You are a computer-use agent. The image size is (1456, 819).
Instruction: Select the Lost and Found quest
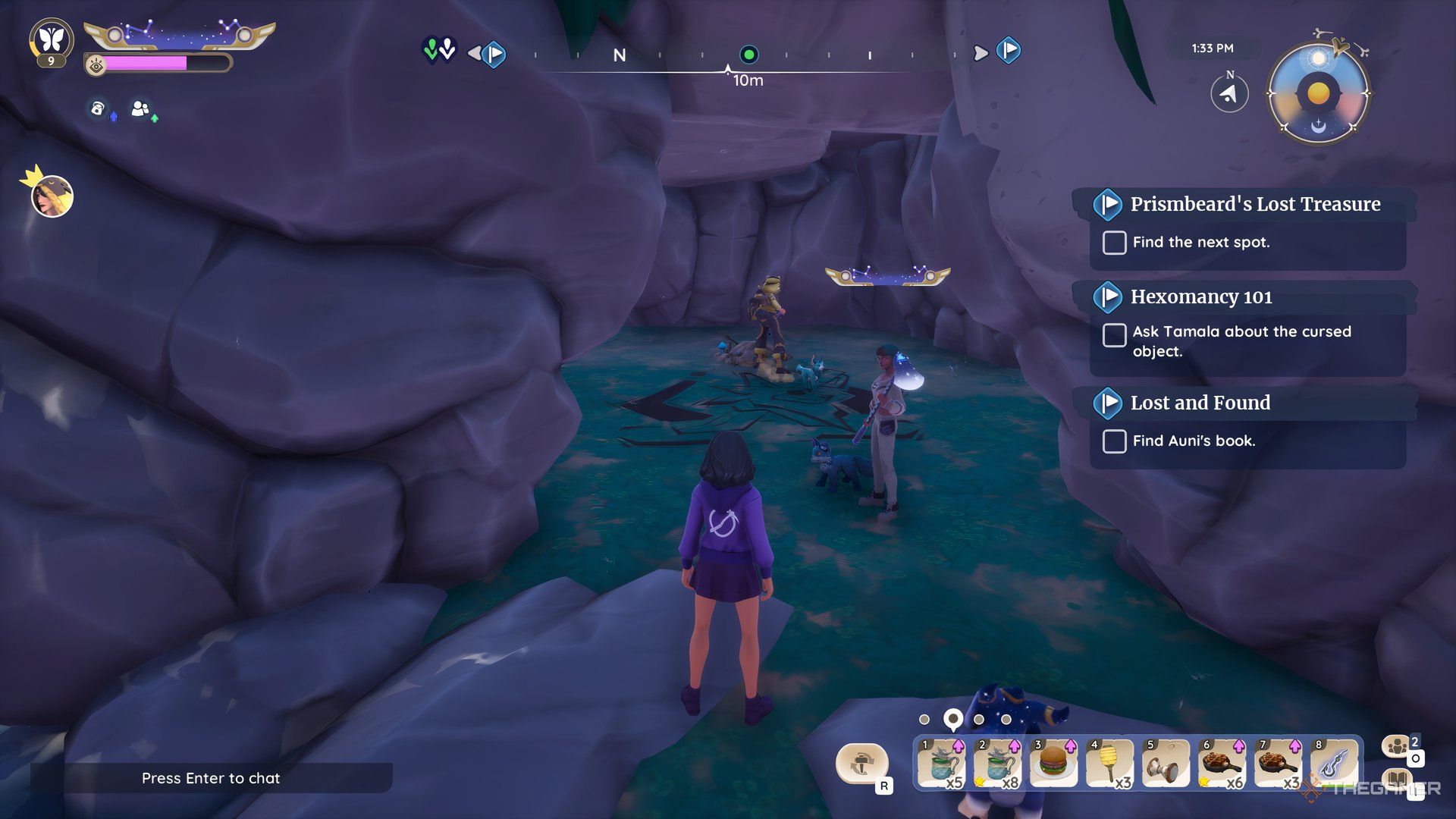click(1200, 403)
